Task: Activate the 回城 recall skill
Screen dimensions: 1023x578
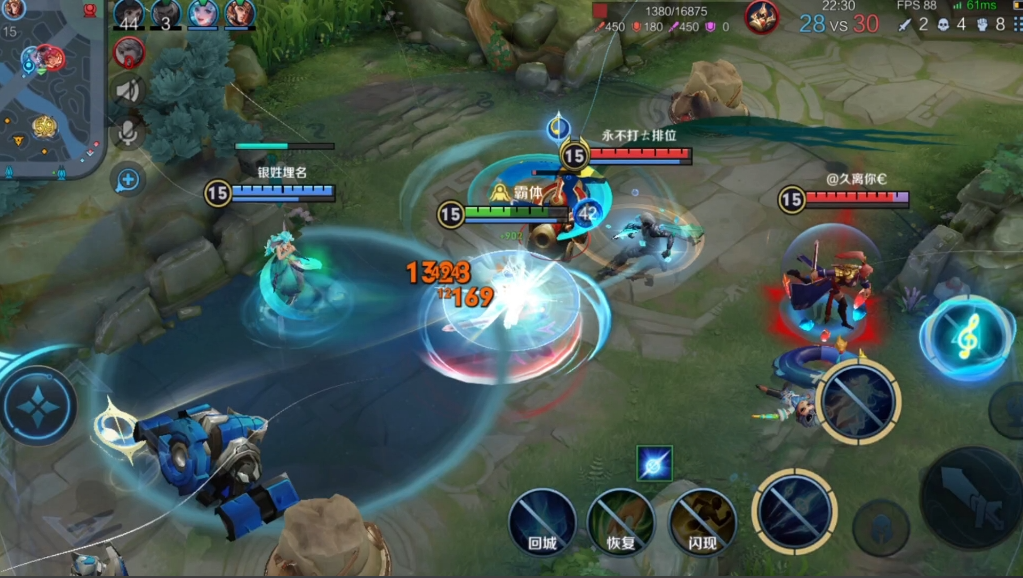Action: click(x=542, y=522)
